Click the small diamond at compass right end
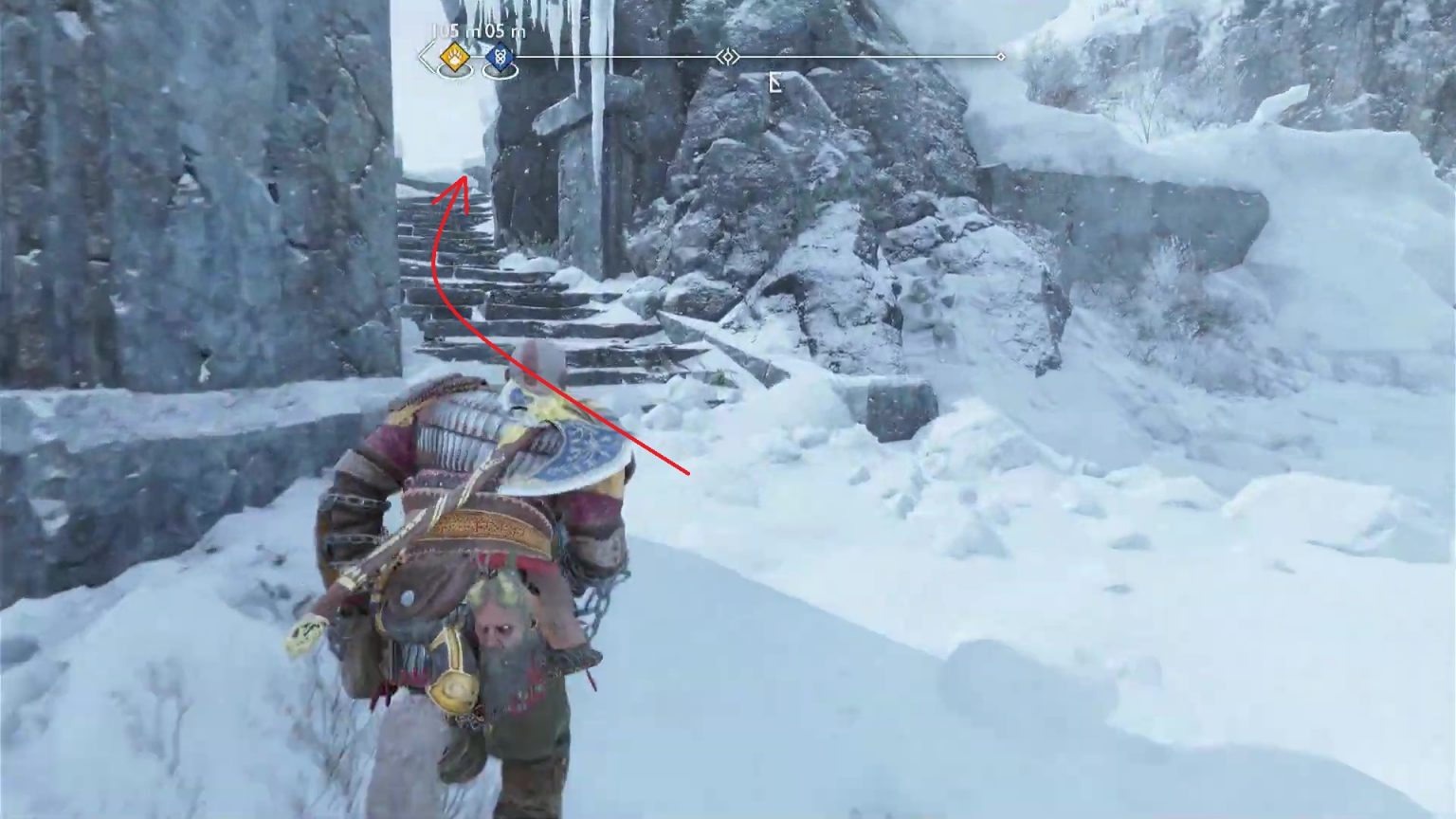This screenshot has height=819, width=1456. click(x=1001, y=57)
